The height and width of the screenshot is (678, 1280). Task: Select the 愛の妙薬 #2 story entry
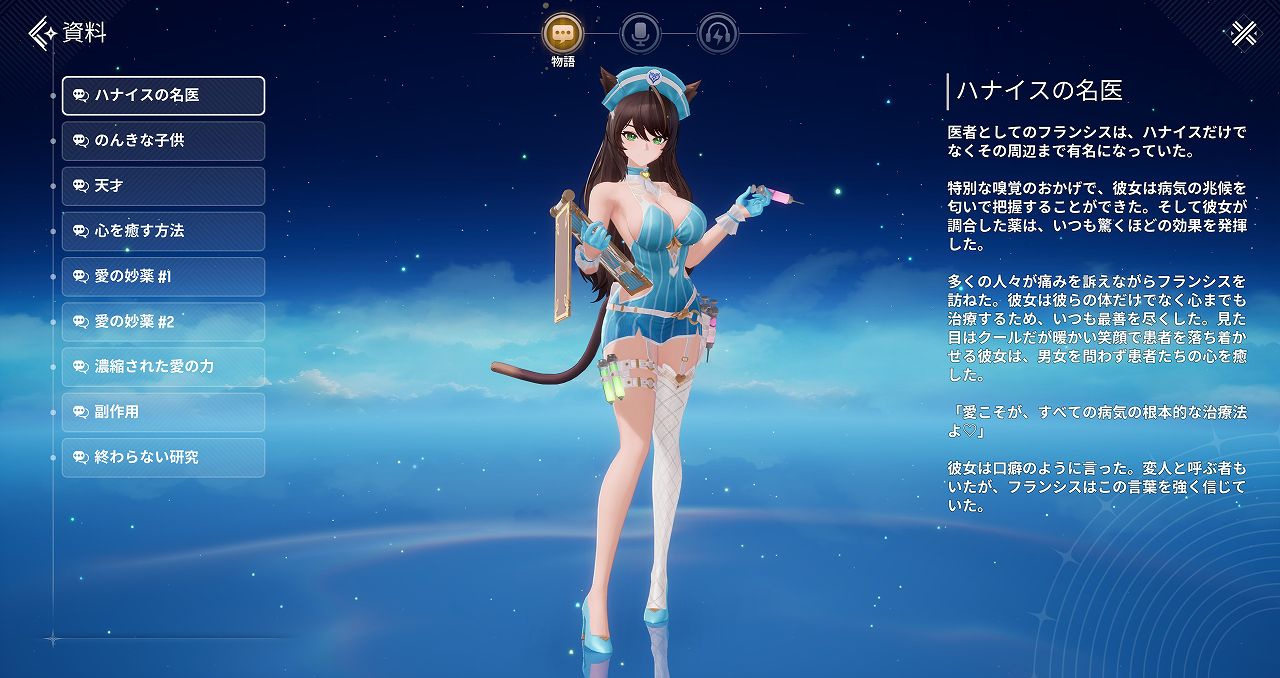click(163, 322)
